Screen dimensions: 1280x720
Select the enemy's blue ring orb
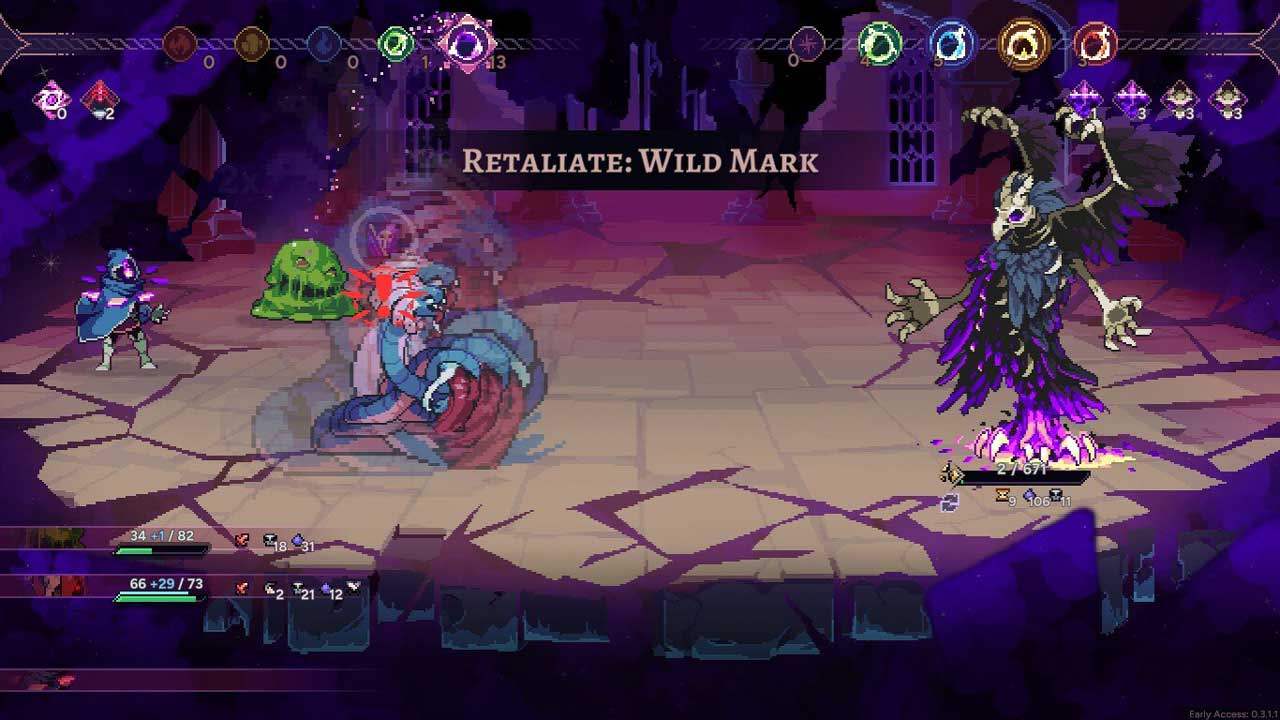951,44
